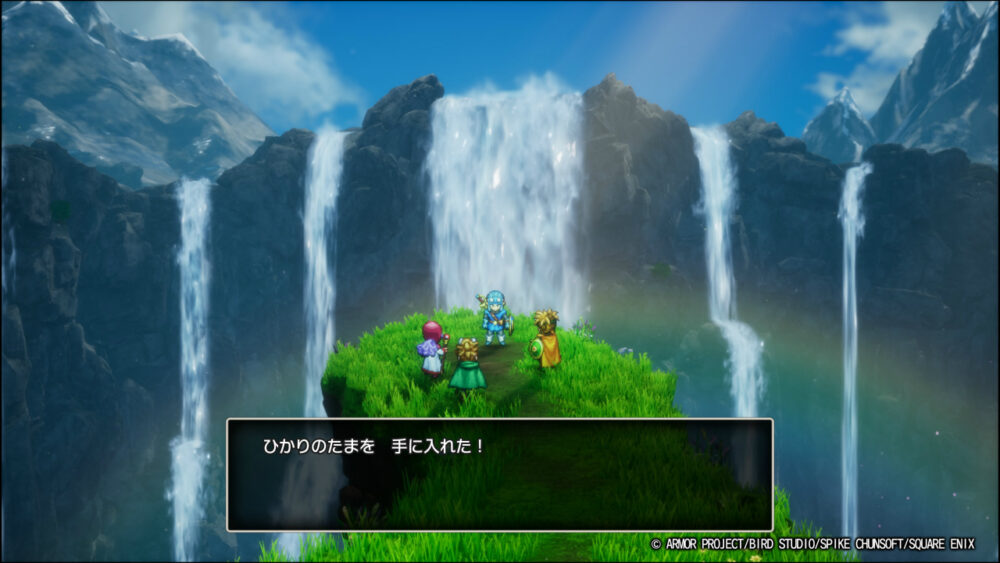Advance the ひかりのたまを手に入れた message box
The image size is (1000, 563).
(499, 474)
